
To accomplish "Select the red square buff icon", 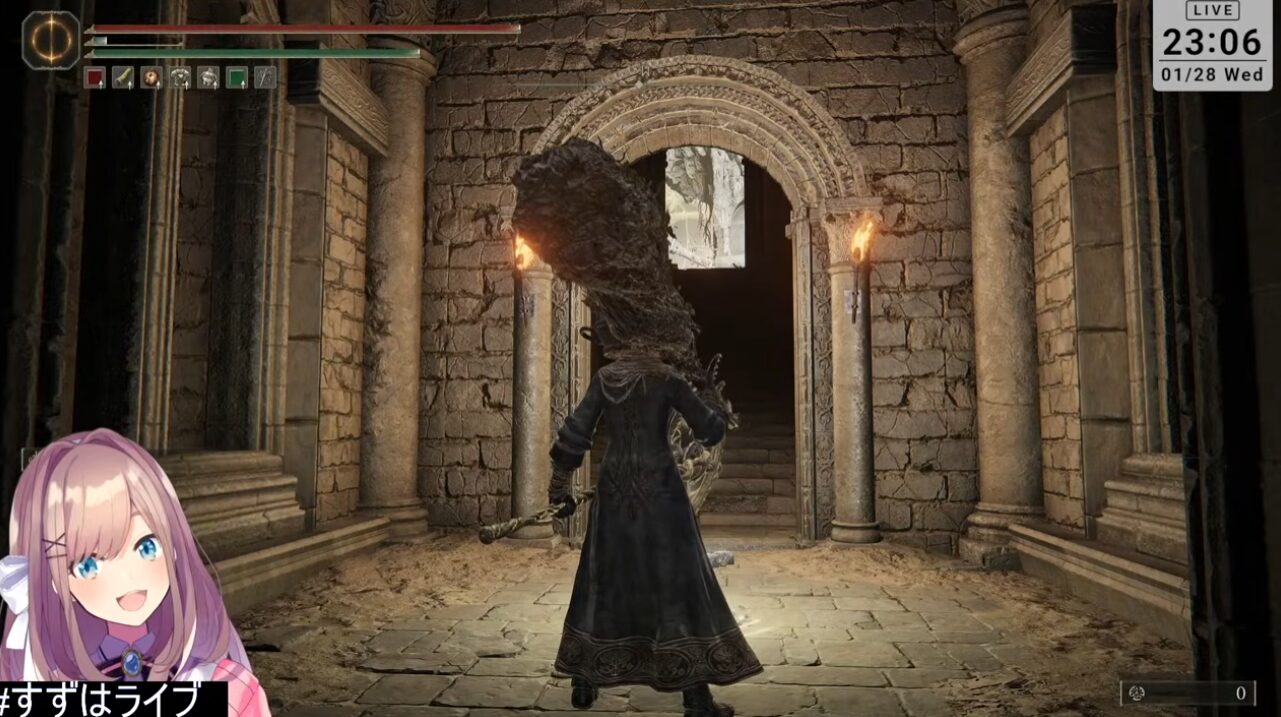I will pyautogui.click(x=94, y=78).
